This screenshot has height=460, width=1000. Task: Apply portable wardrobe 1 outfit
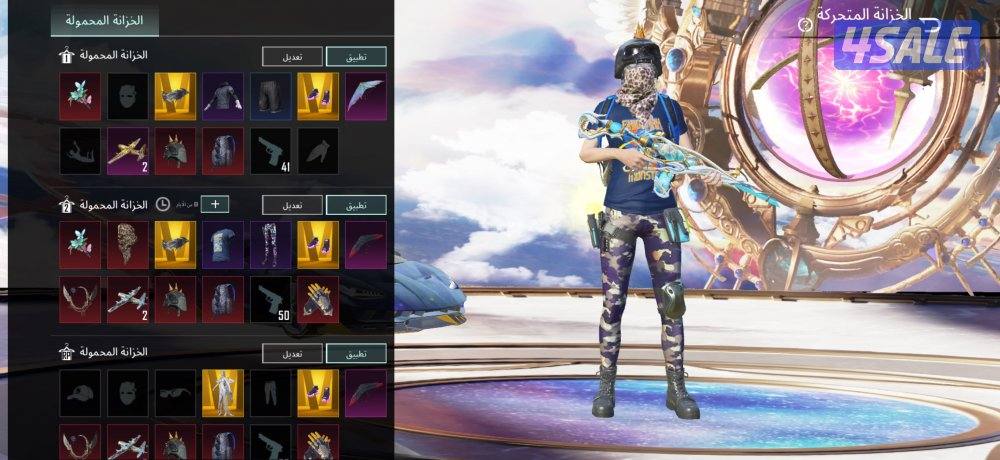coord(356,57)
